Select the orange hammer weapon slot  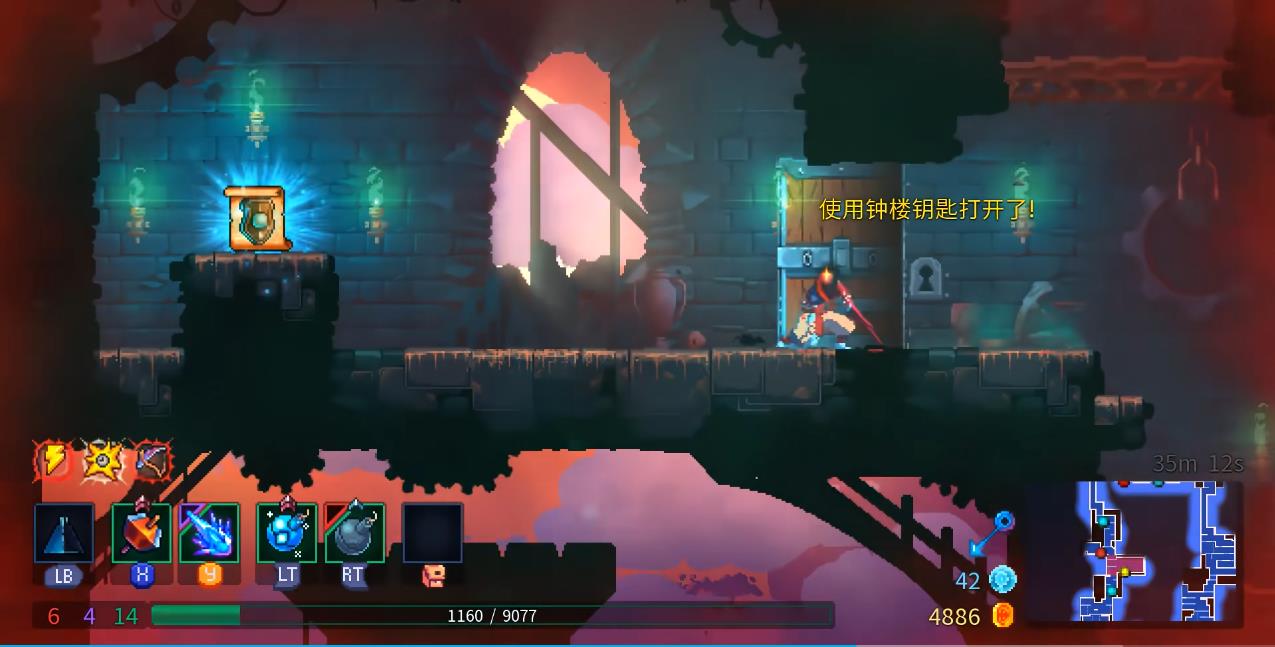coord(141,533)
